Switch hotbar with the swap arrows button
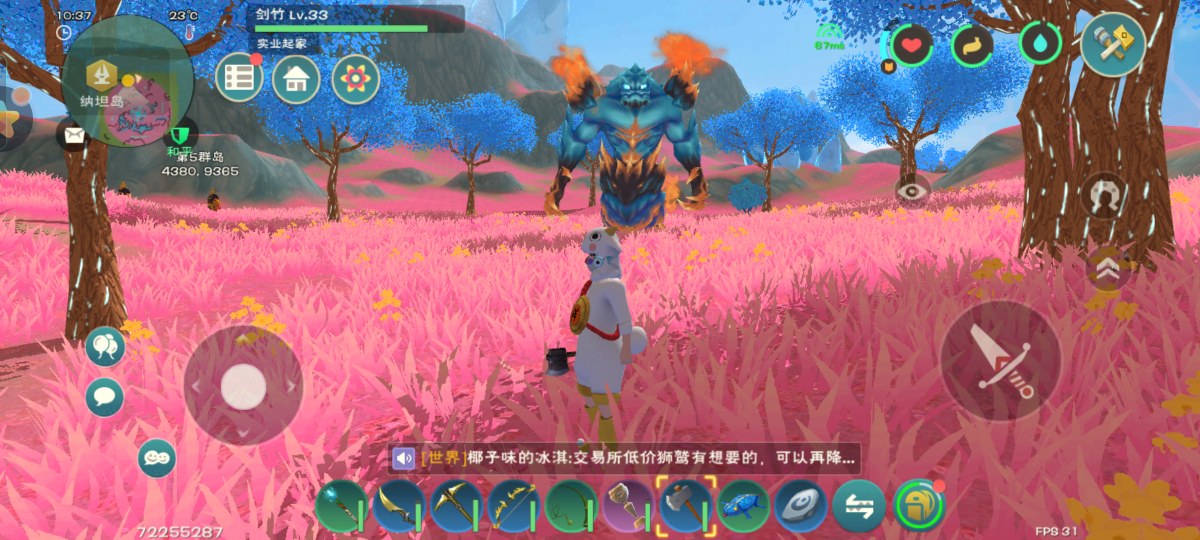1200x540 pixels. click(859, 505)
